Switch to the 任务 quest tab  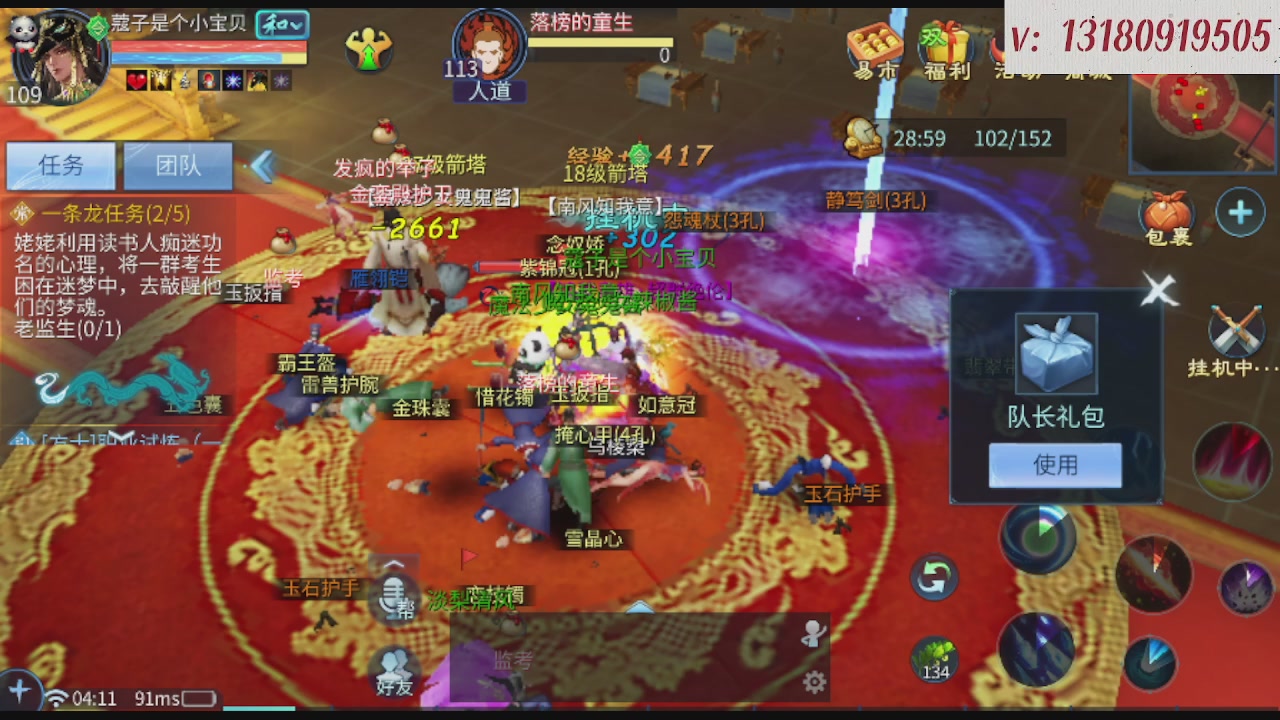(x=60, y=166)
